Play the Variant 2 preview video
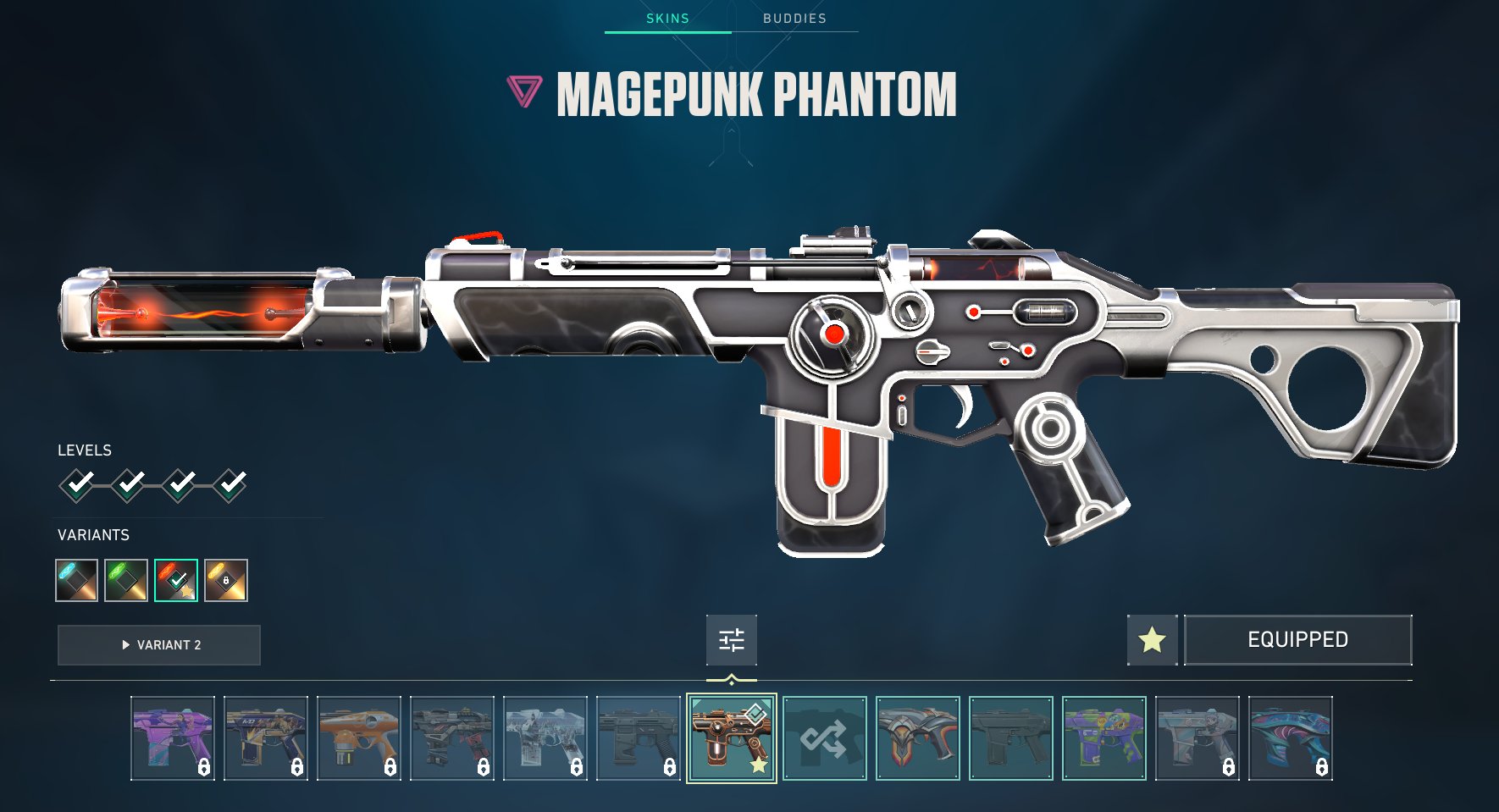1499x812 pixels. 159,645
